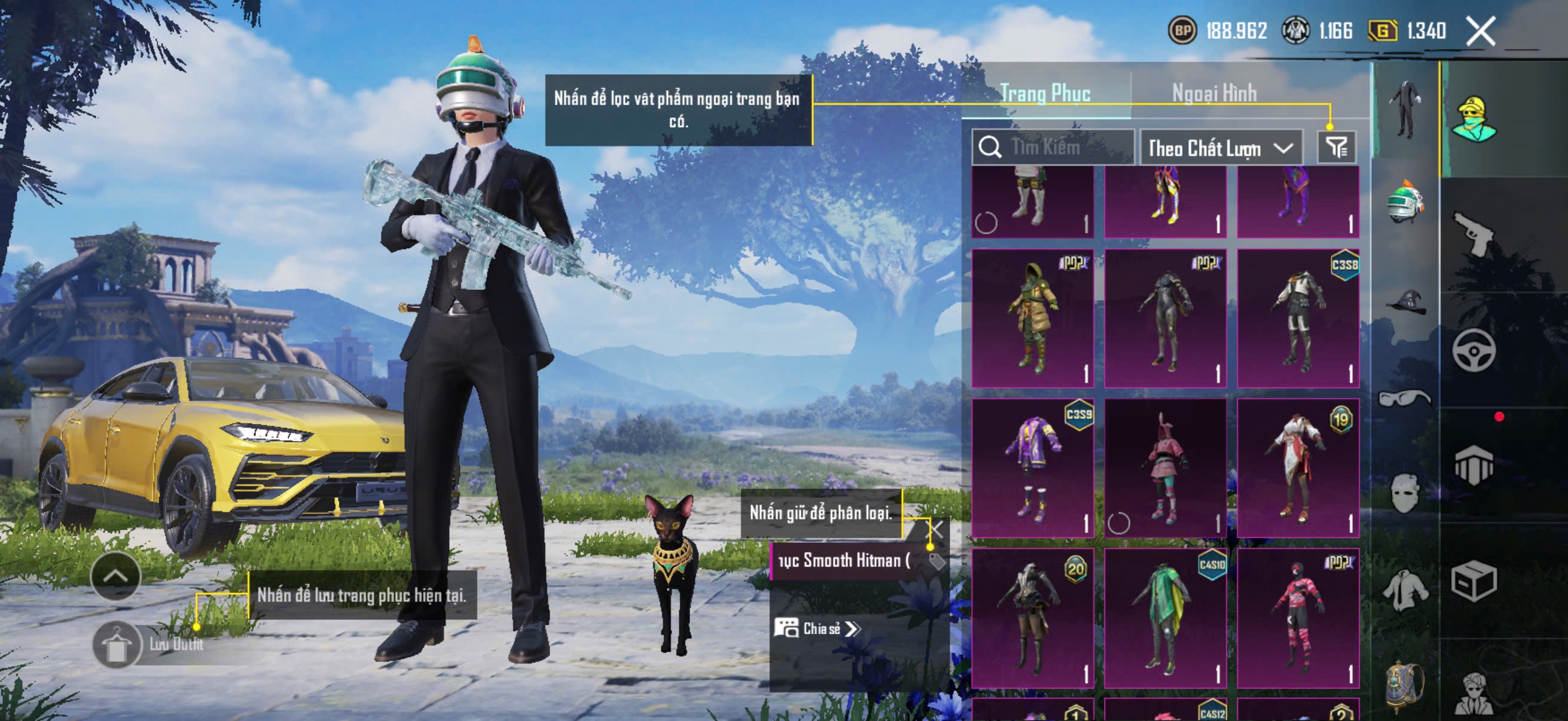Viewport: 1568px width, 721px height.
Task: Open the glasses accessory slot
Action: [1404, 398]
